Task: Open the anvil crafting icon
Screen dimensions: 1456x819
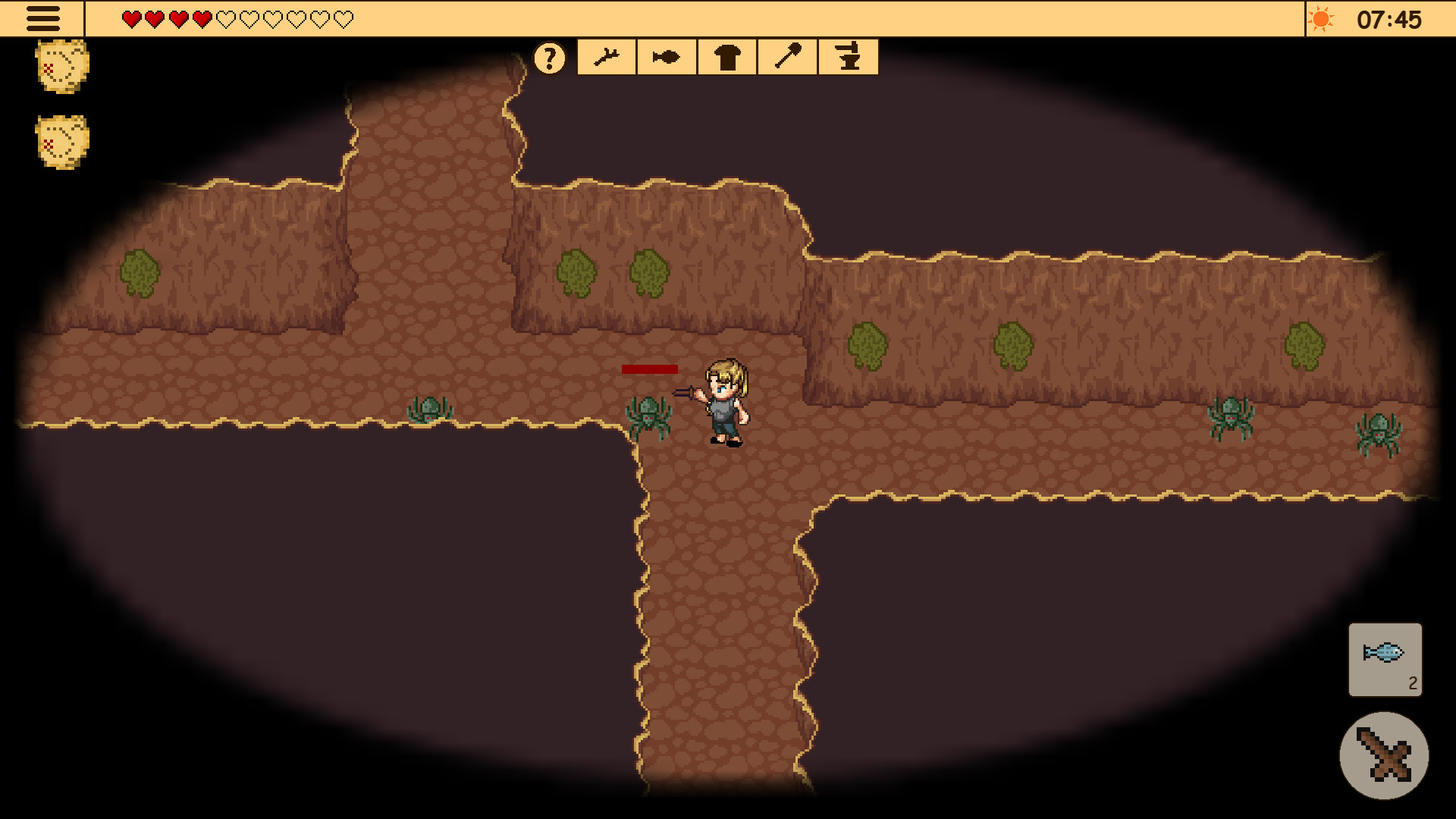Action: tap(847, 56)
